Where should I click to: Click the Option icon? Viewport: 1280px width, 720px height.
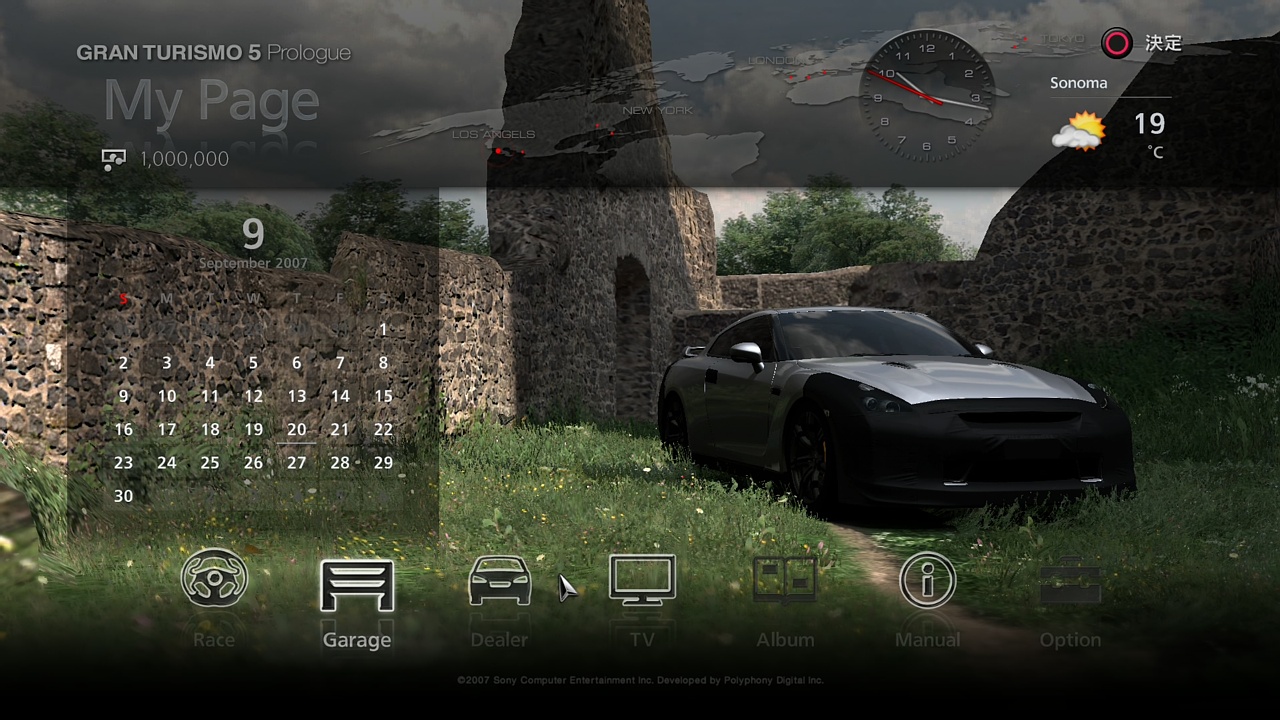coord(1071,581)
